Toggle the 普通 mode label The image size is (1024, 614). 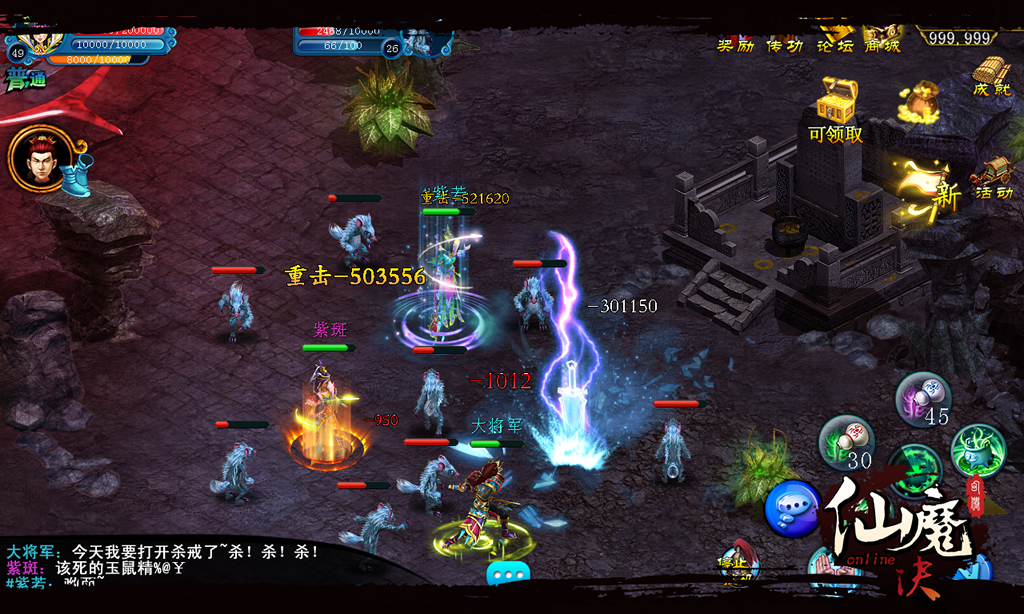pos(26,82)
